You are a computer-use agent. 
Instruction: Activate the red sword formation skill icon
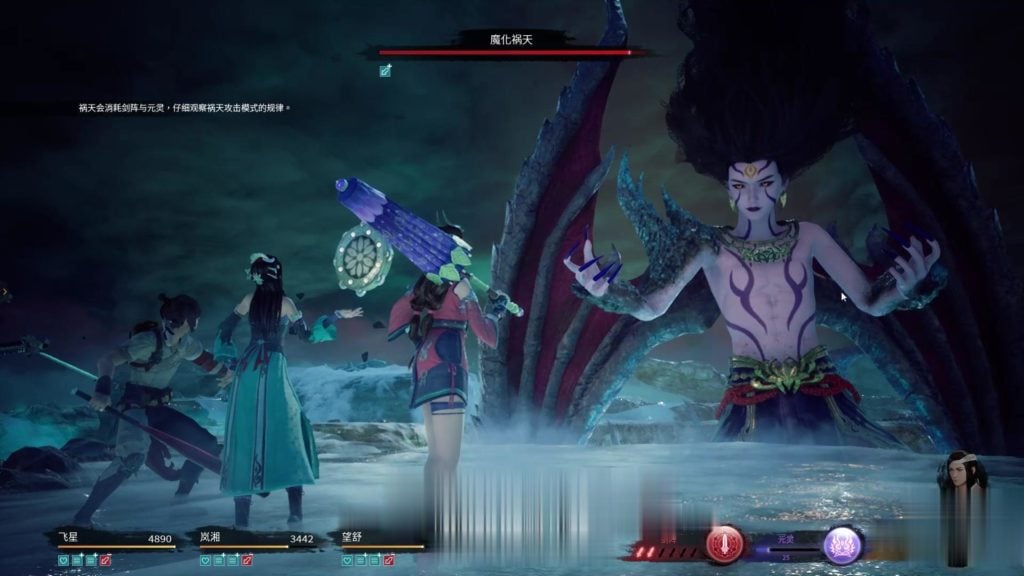tap(725, 544)
